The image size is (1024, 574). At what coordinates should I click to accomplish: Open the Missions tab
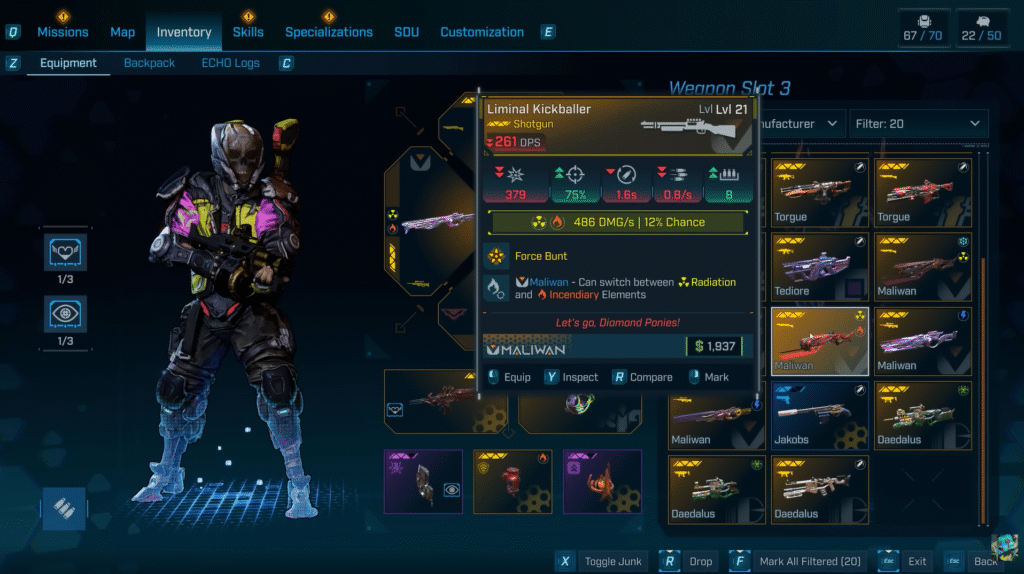[63, 32]
